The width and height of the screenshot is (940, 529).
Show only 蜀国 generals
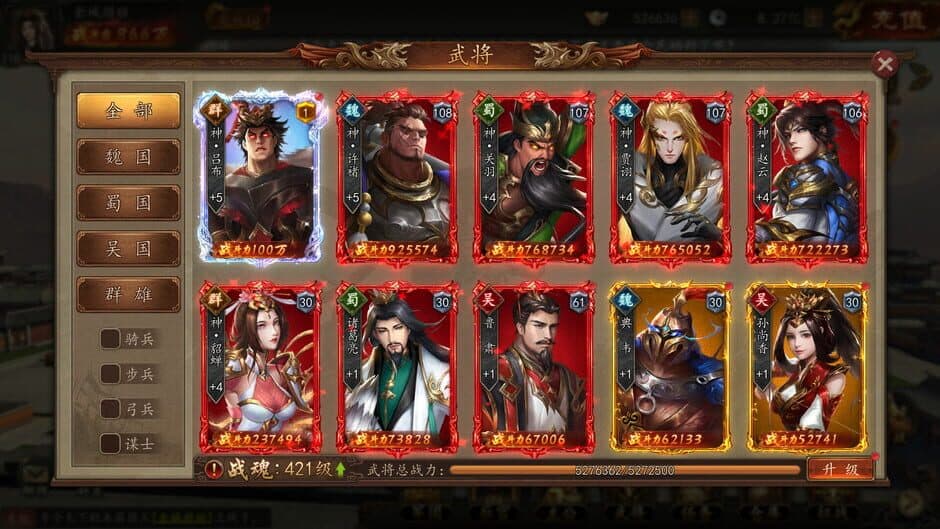pyautogui.click(x=129, y=203)
